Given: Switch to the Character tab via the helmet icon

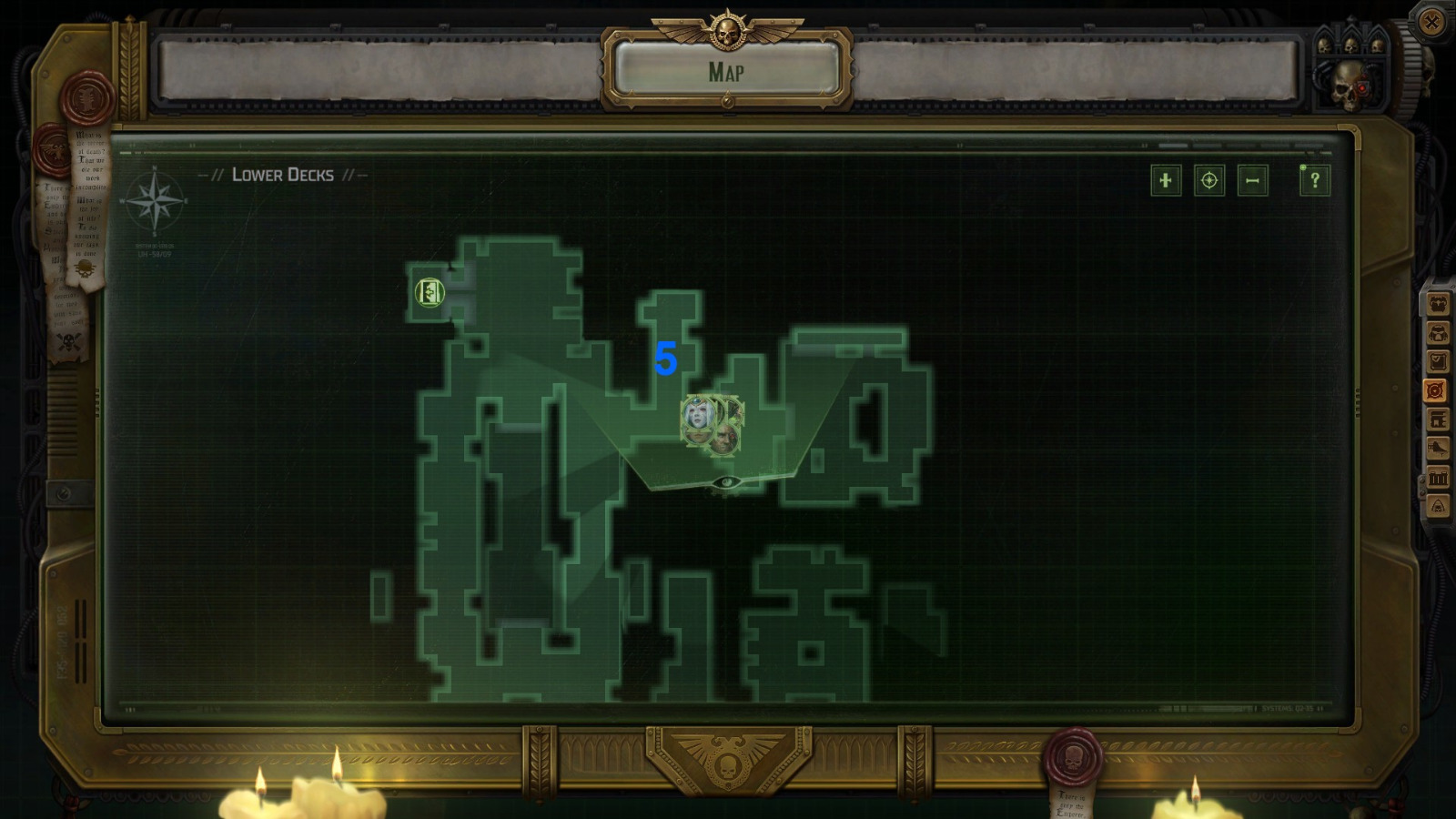Looking at the screenshot, I should coord(1436,334).
